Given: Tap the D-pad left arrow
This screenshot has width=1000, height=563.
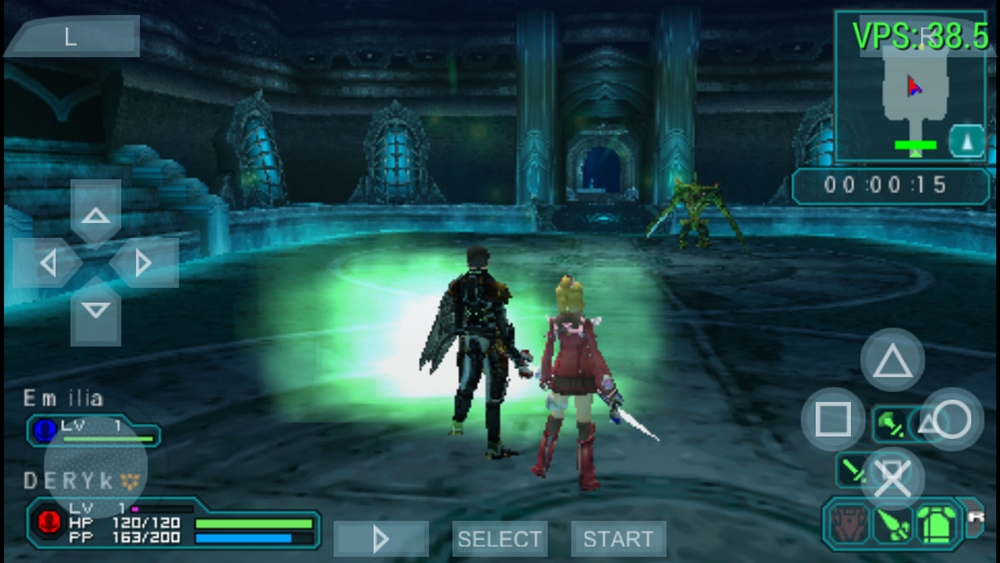Looking at the screenshot, I should pos(47,263).
